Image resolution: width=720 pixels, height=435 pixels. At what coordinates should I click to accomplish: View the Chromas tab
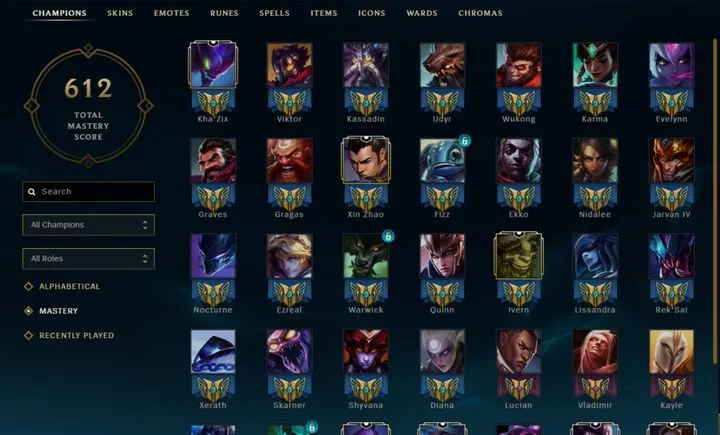click(480, 14)
